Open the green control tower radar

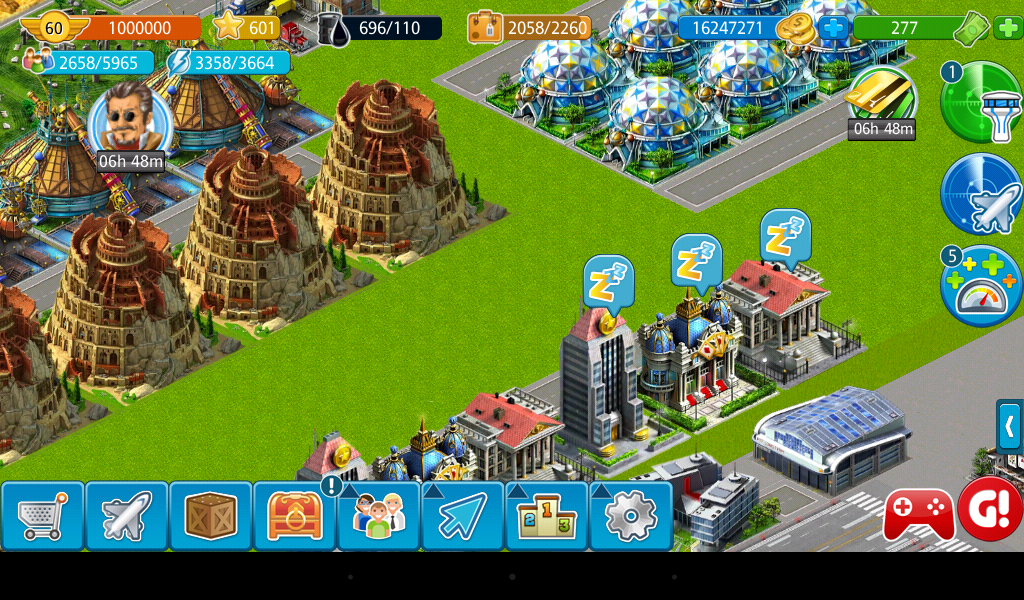(981, 103)
